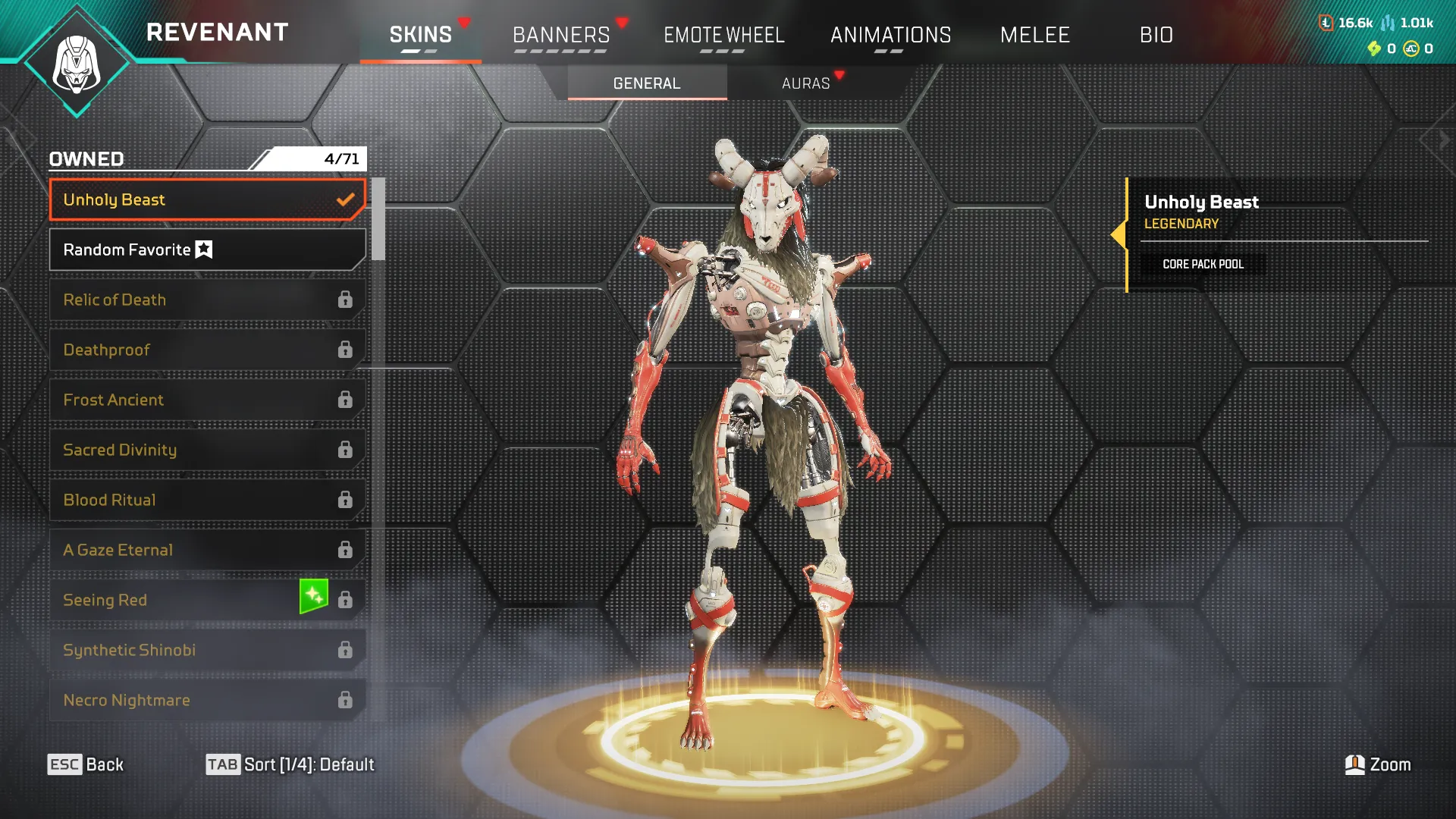Cycle the Sort [1/4]: Default option
The image size is (1456, 819).
point(292,764)
